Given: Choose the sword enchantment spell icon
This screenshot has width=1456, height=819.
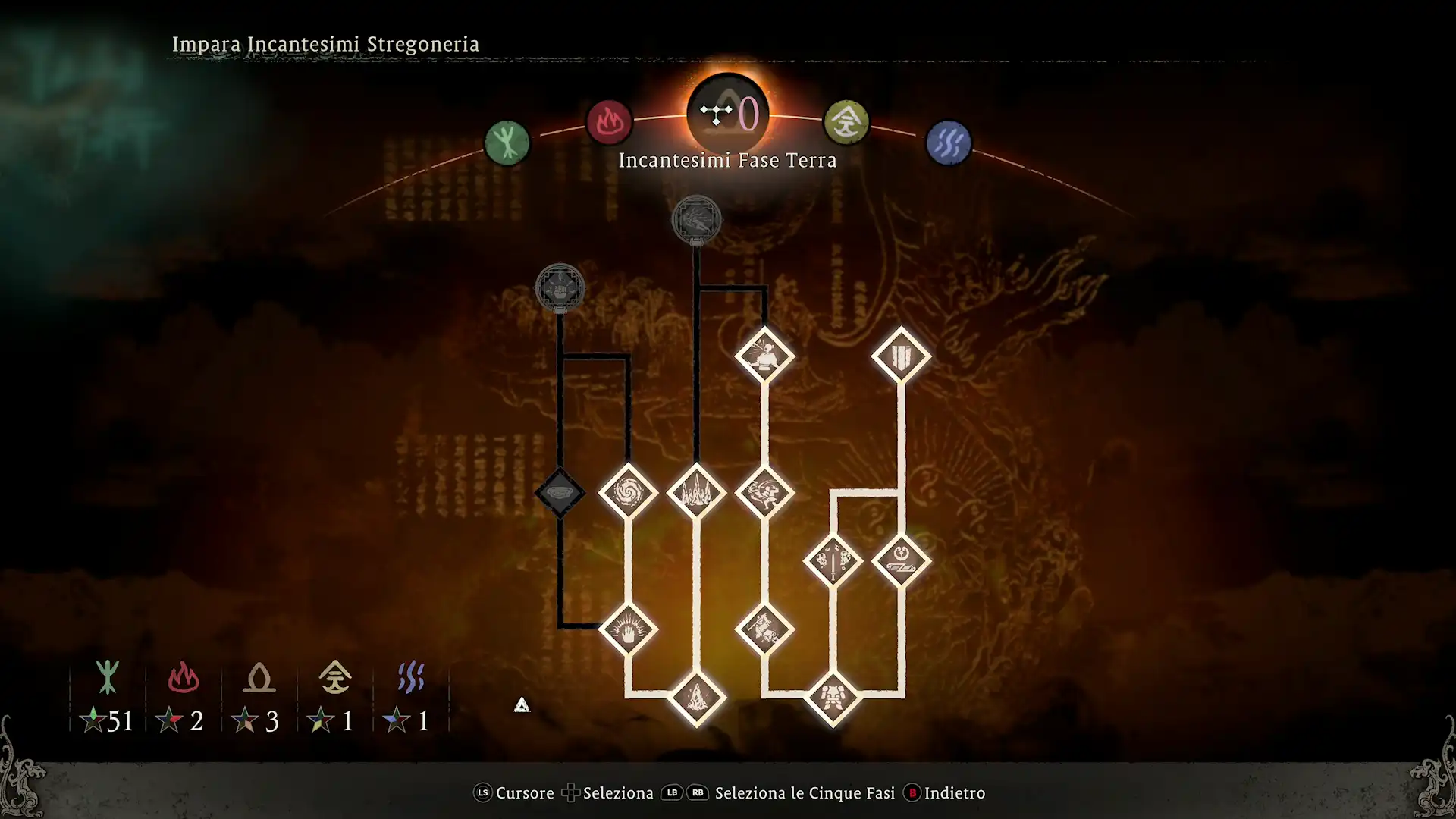Looking at the screenshot, I should coord(833,561).
